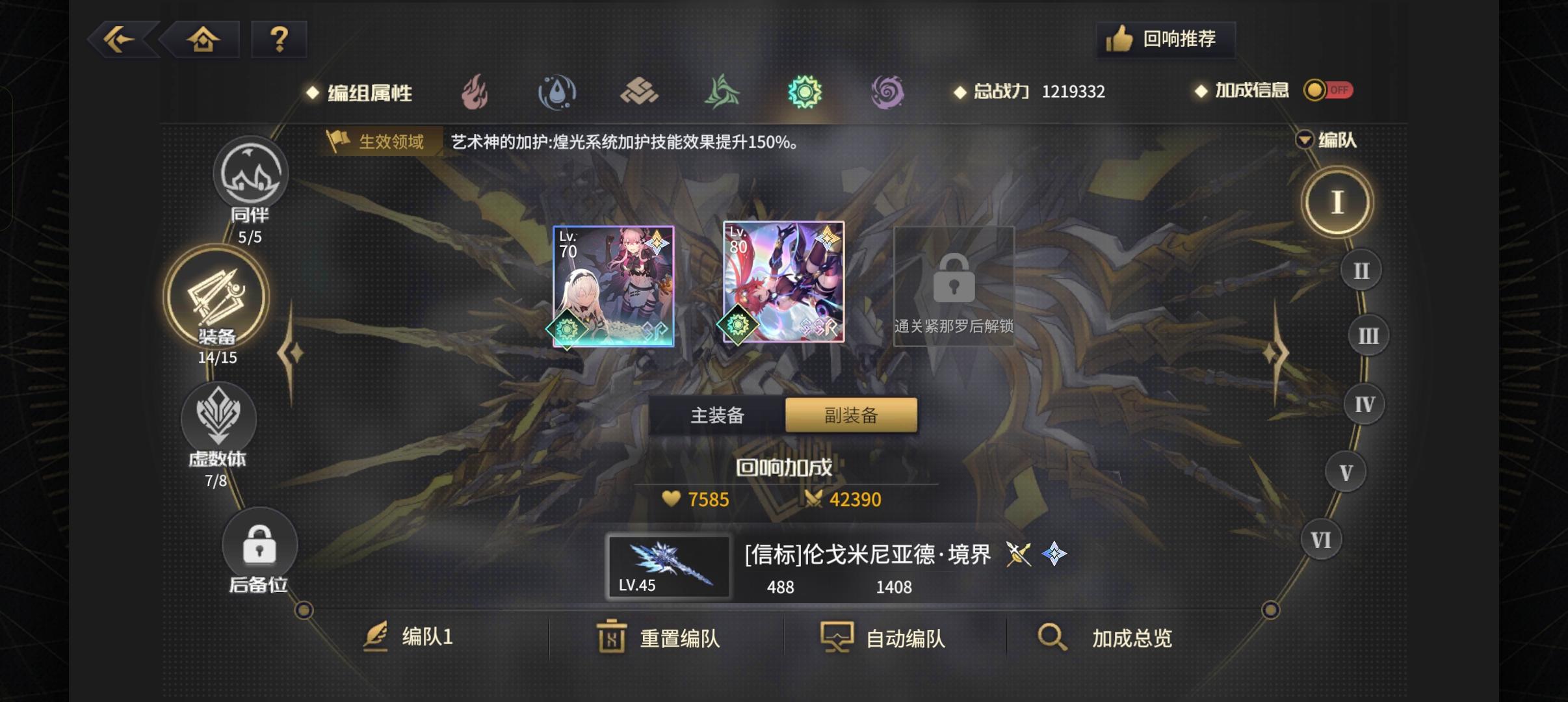
Task: Switch to the 副装备 tab
Action: pyautogui.click(x=851, y=414)
